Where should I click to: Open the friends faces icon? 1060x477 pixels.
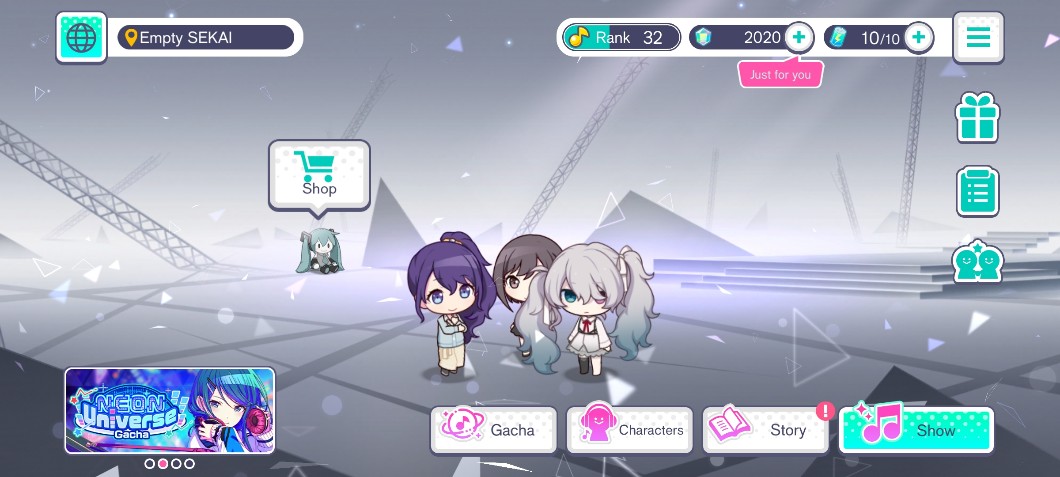(978, 262)
